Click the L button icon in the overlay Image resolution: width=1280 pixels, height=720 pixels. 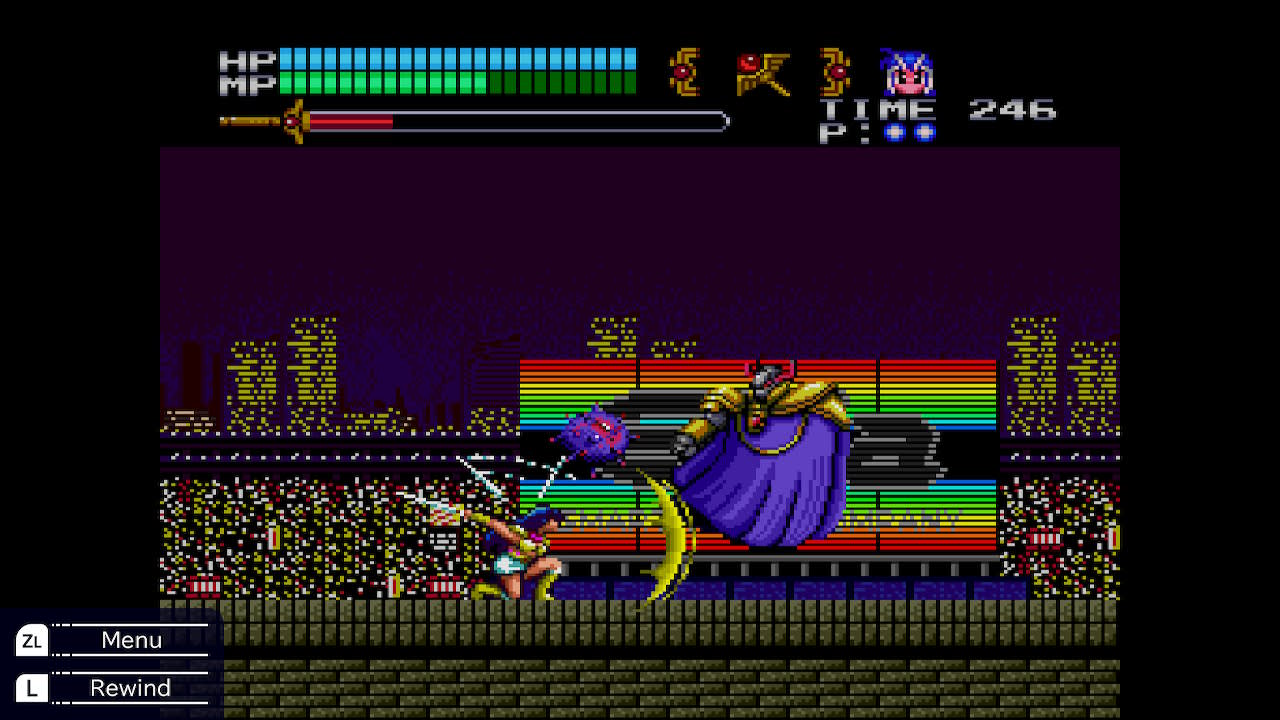(x=31, y=688)
